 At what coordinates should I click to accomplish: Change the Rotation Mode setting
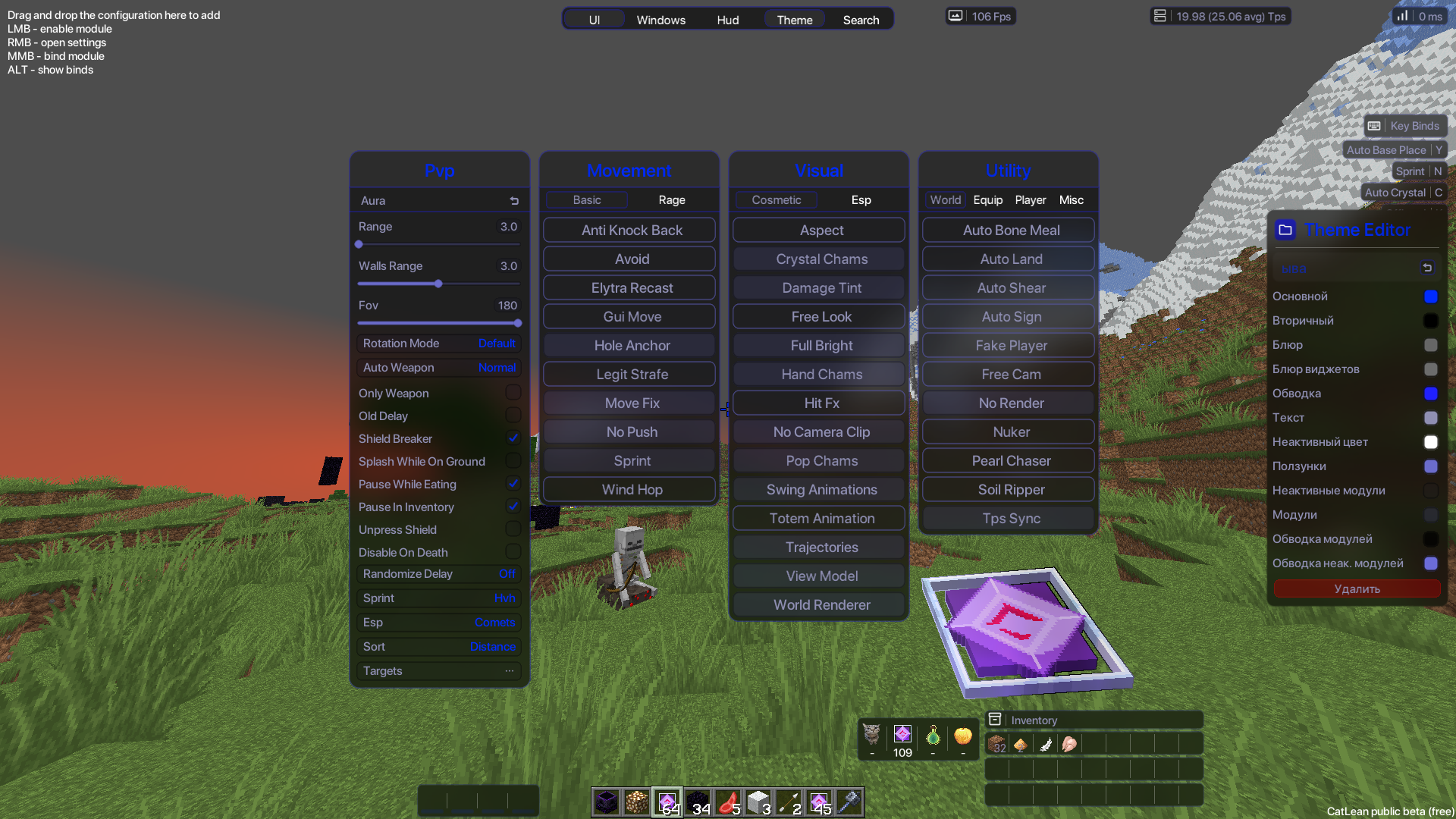(x=439, y=343)
